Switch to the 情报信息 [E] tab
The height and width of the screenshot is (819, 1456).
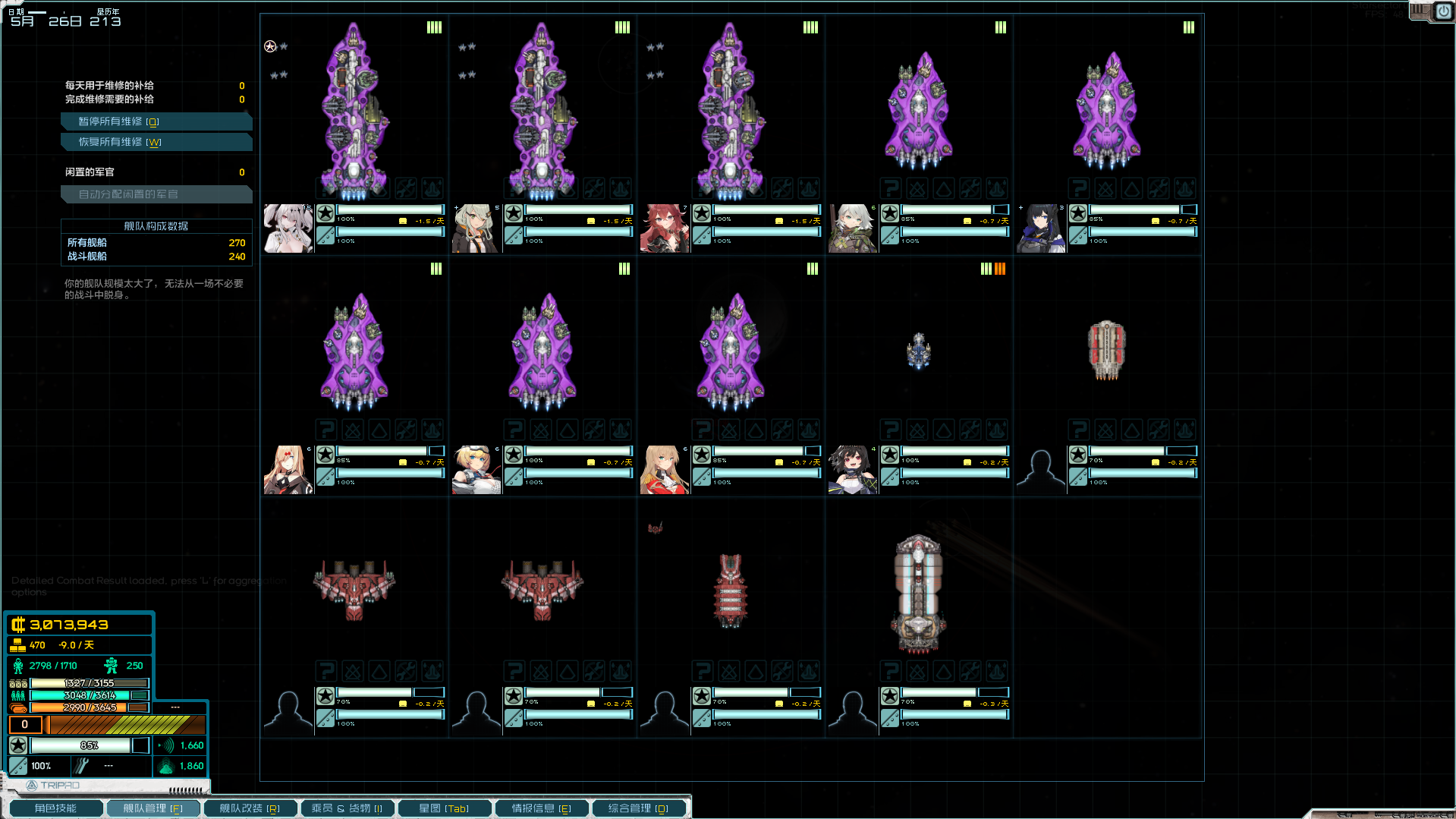click(x=542, y=808)
